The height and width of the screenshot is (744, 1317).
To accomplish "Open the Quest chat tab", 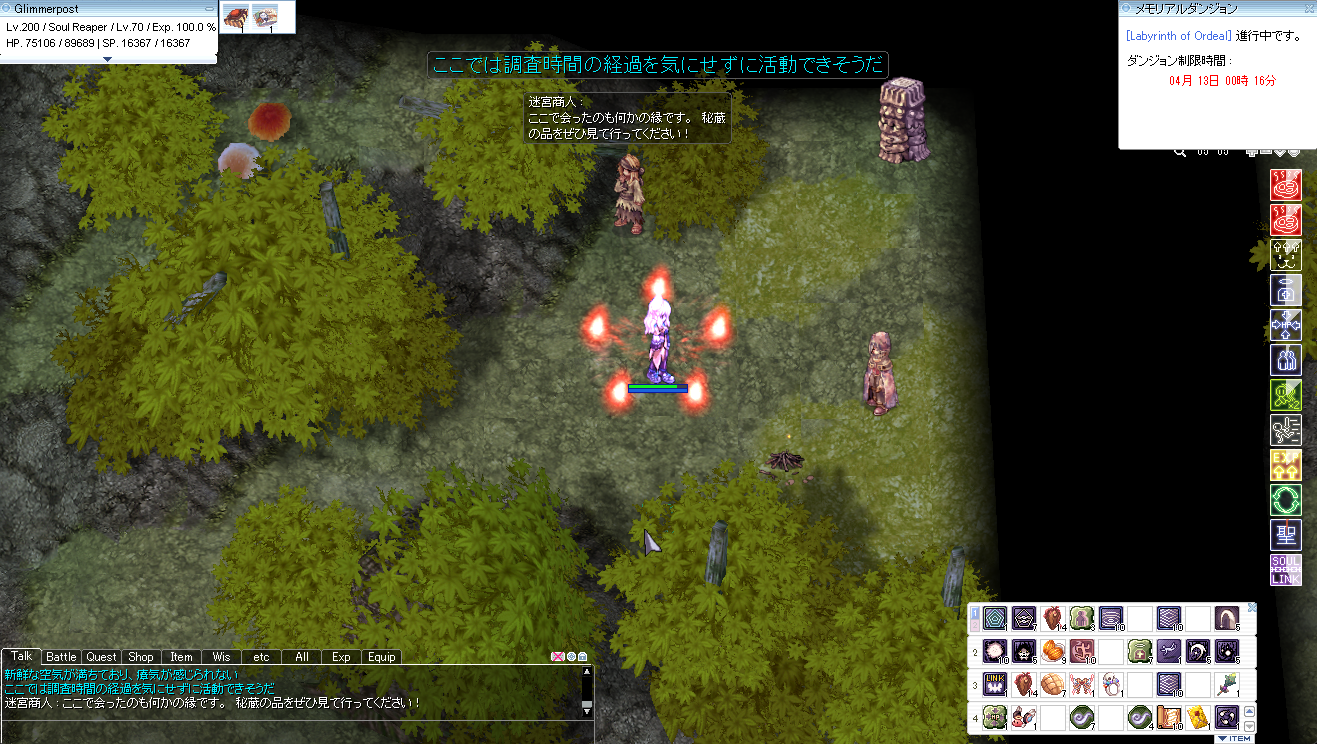I will pyautogui.click(x=101, y=657).
